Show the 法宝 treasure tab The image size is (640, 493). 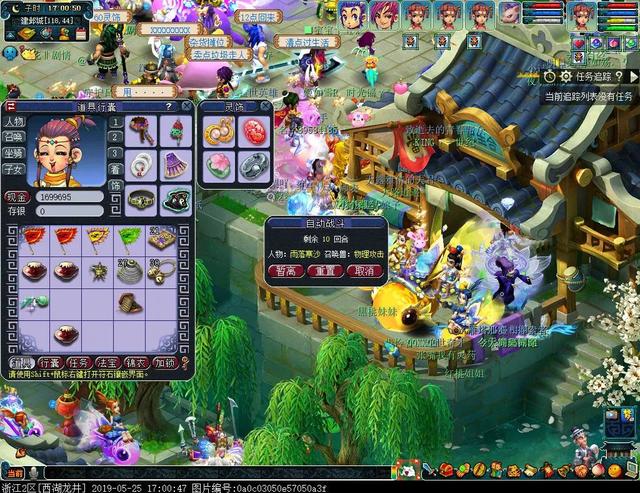point(108,363)
